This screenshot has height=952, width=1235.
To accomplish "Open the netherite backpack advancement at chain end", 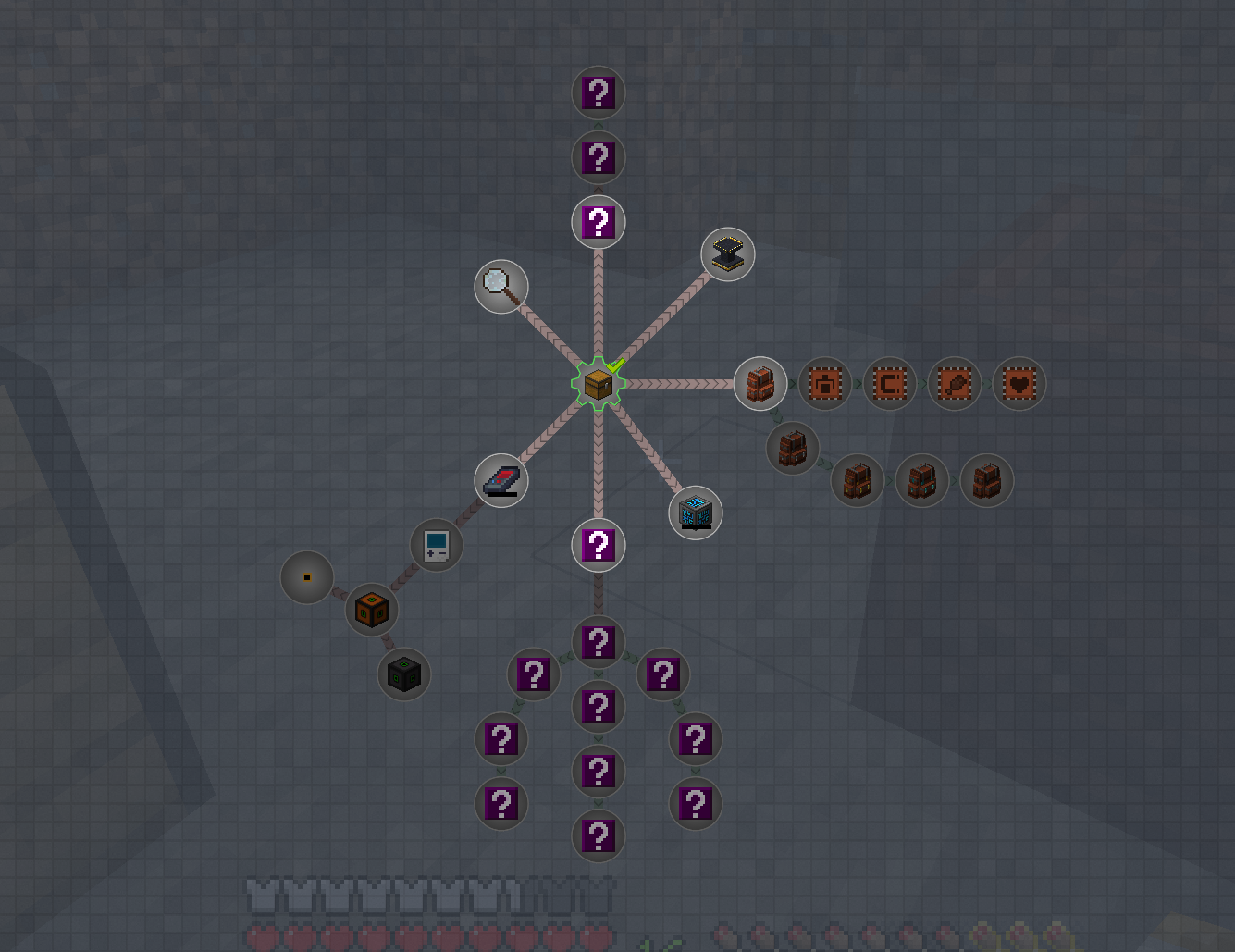I will pos(986,480).
